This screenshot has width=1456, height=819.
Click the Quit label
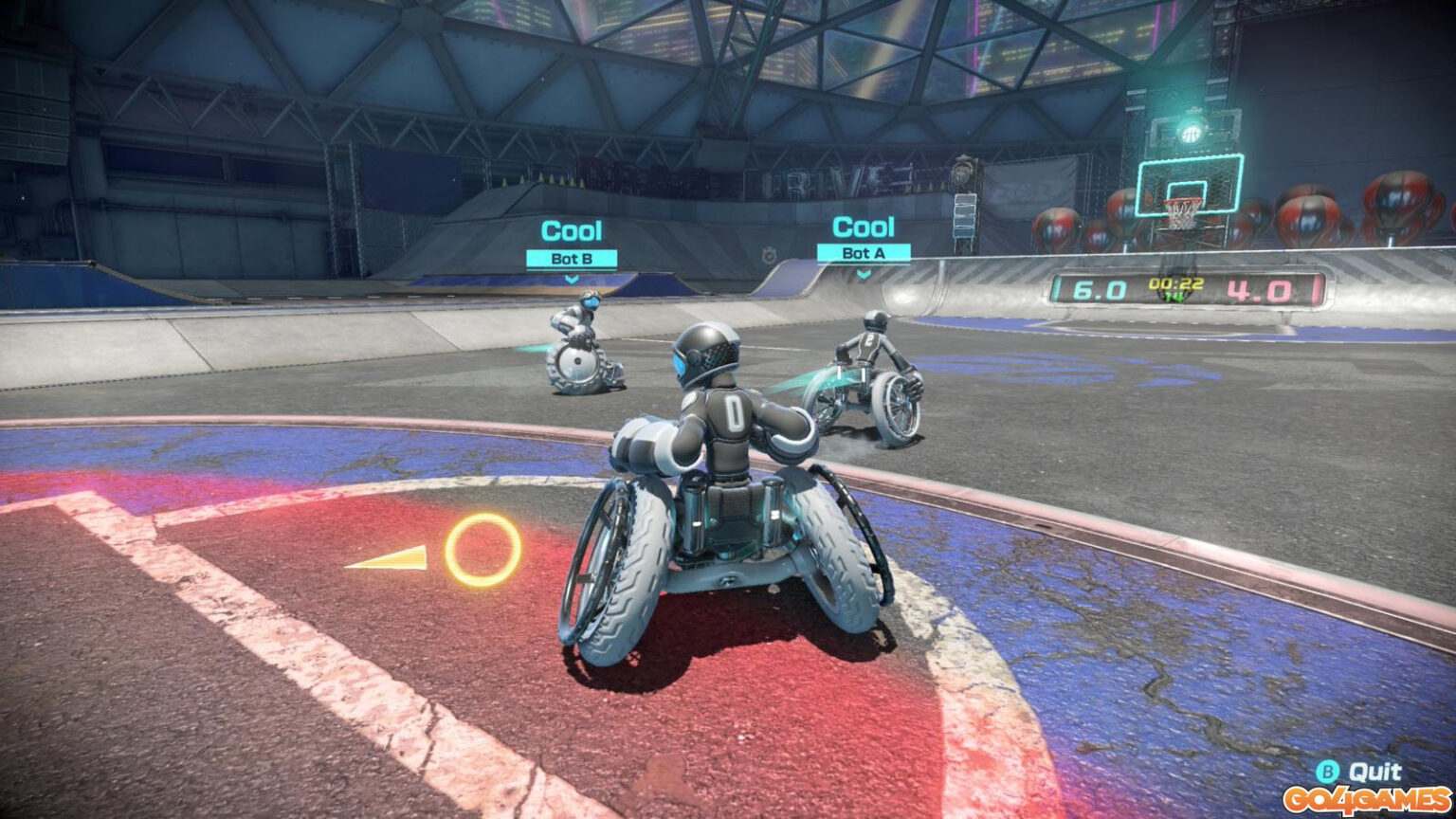[x=1375, y=771]
